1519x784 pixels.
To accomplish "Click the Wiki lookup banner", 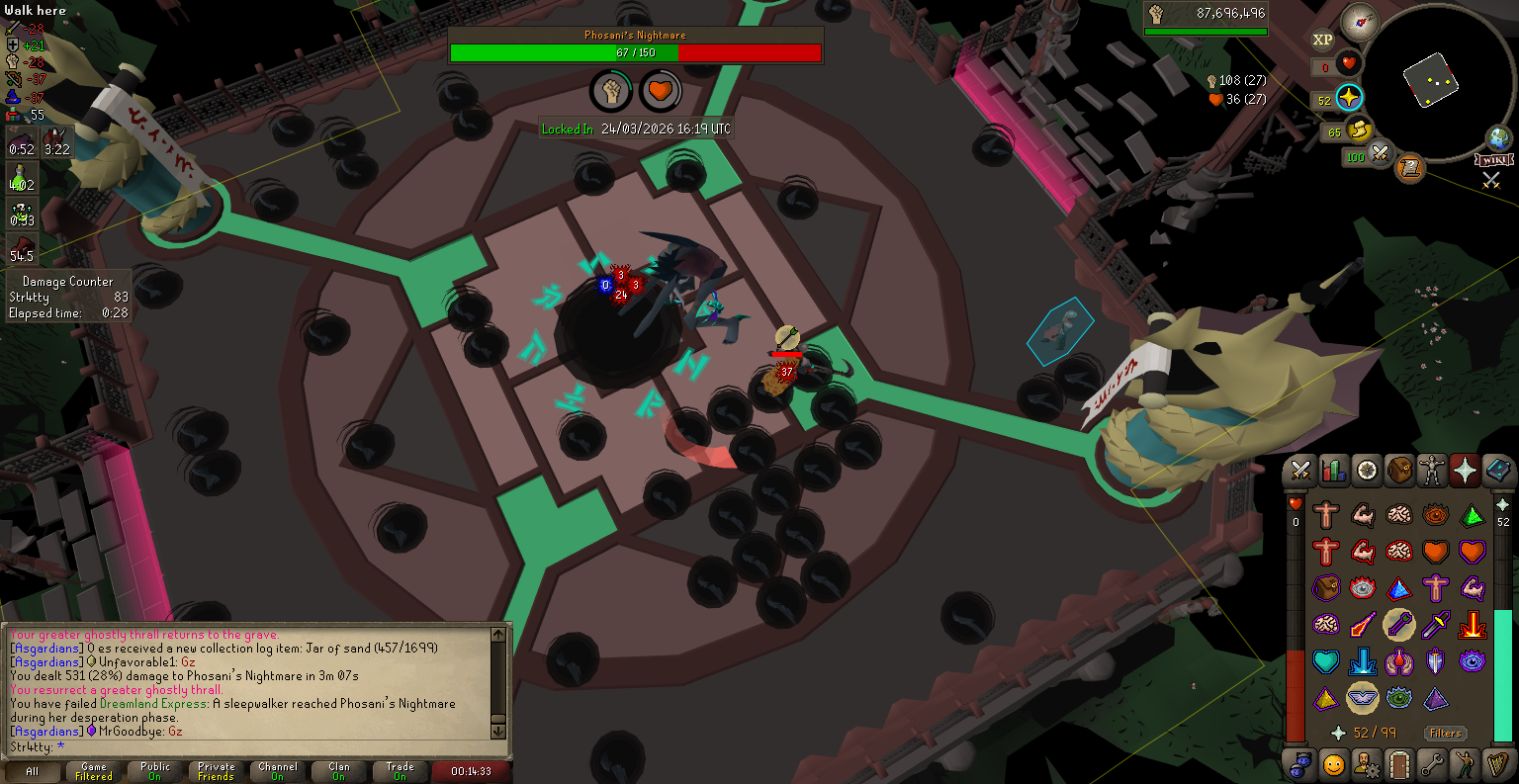I will click(x=1493, y=160).
